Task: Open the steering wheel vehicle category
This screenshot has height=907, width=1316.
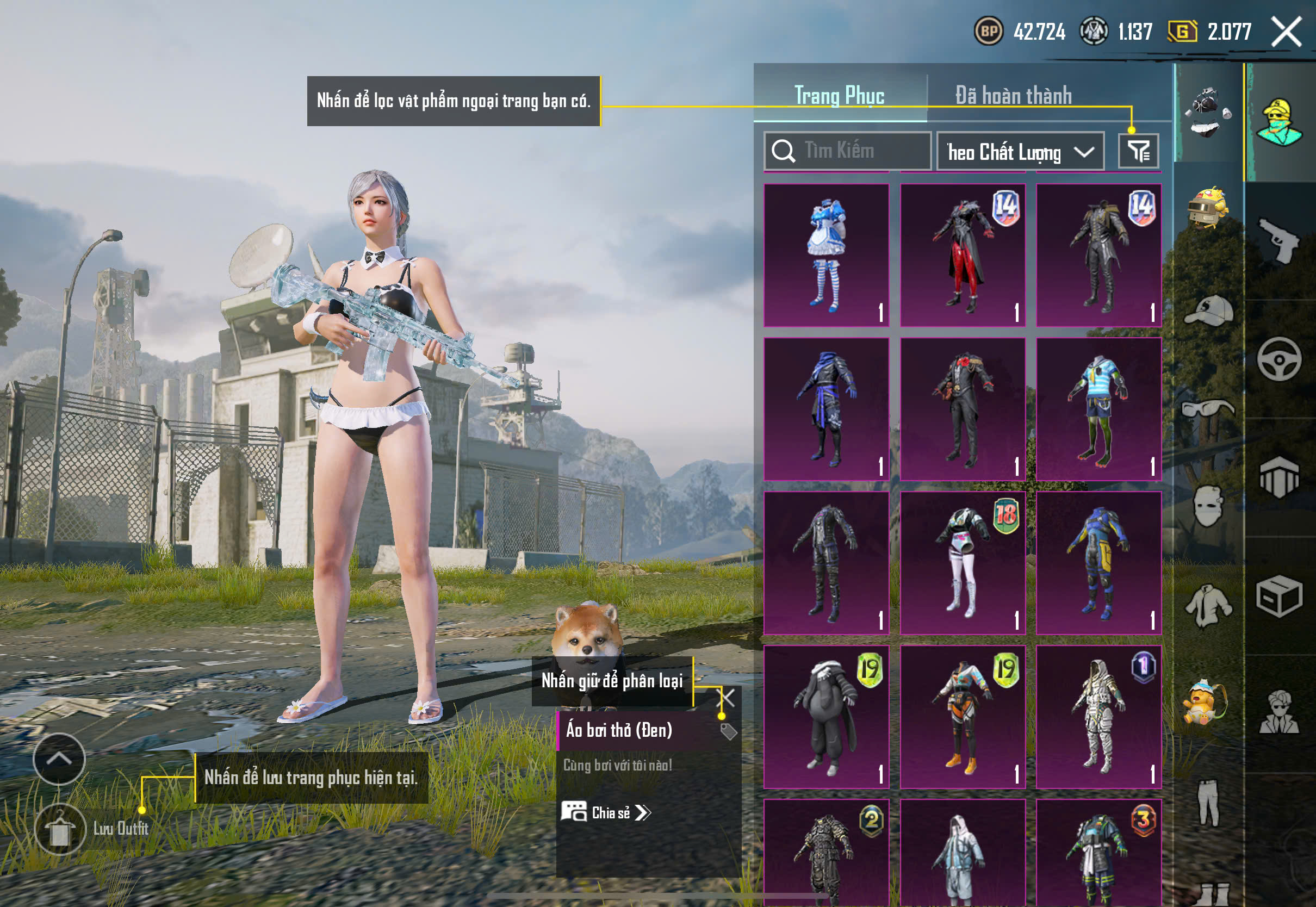Action: 1279,359
